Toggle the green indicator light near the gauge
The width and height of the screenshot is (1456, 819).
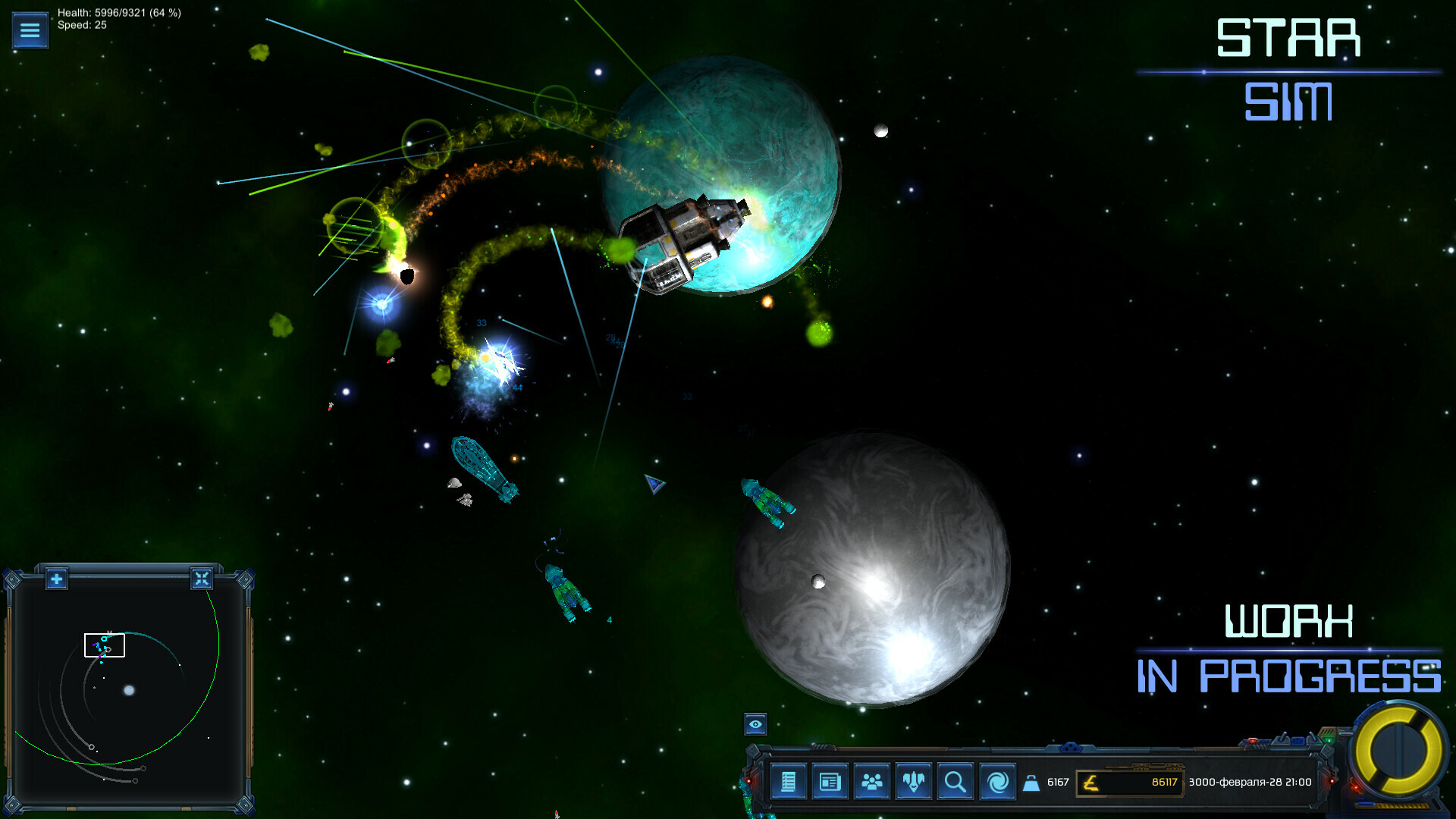pyautogui.click(x=1329, y=740)
